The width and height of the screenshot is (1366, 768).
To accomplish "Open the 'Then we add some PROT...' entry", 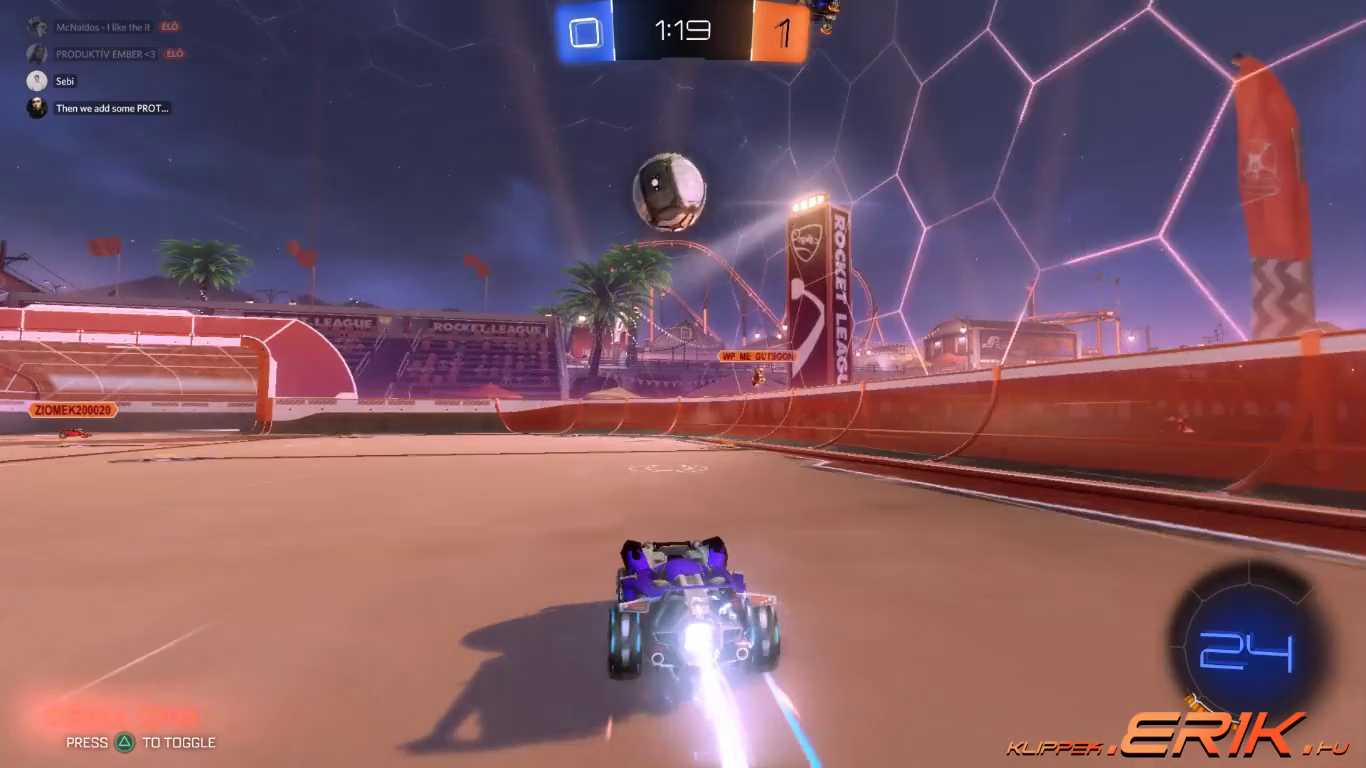I will click(112, 108).
